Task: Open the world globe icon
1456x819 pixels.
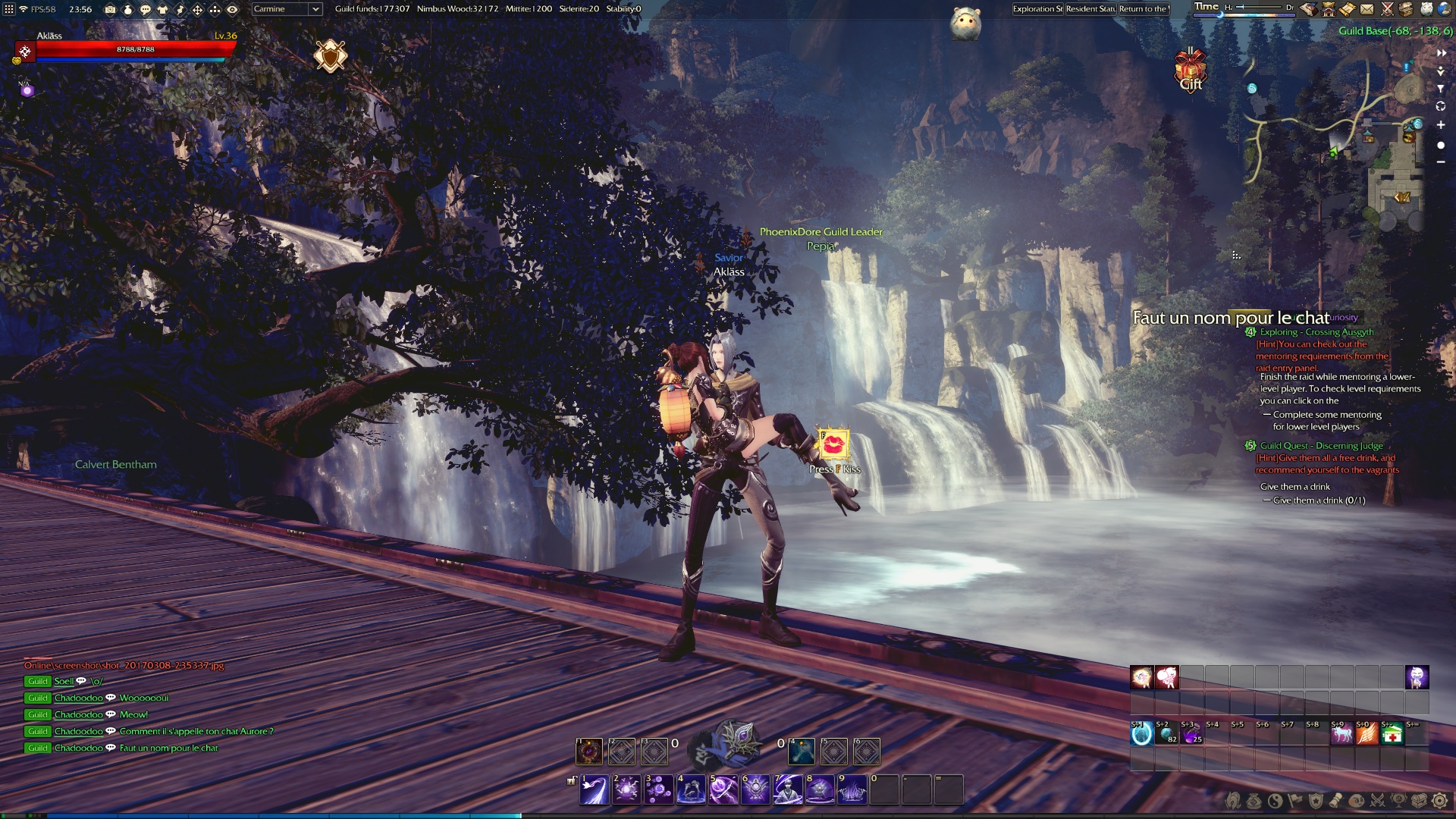Action: [1444, 9]
